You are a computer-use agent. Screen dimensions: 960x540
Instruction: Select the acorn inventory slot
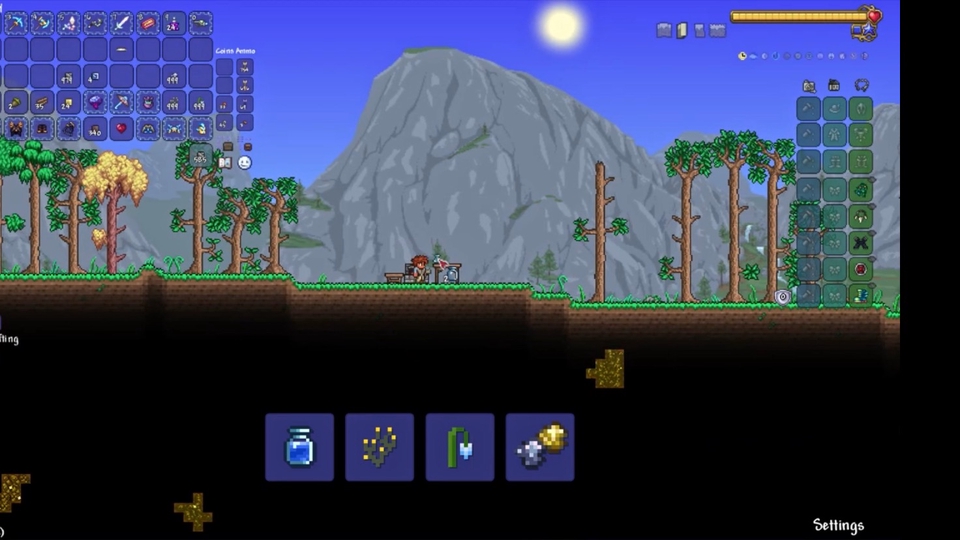tap(16, 102)
